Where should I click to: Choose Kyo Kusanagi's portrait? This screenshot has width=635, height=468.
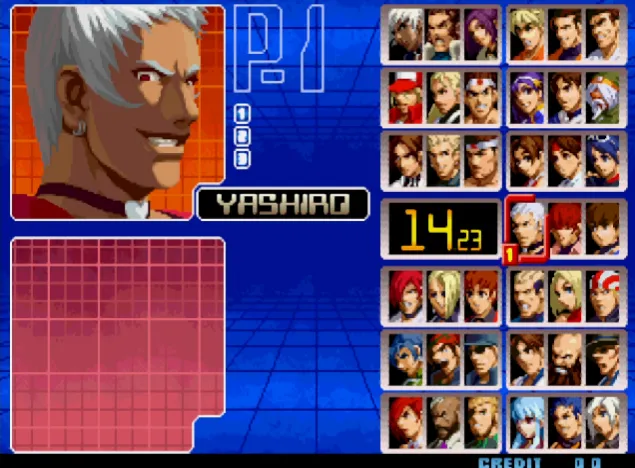pyautogui.click(x=405, y=160)
